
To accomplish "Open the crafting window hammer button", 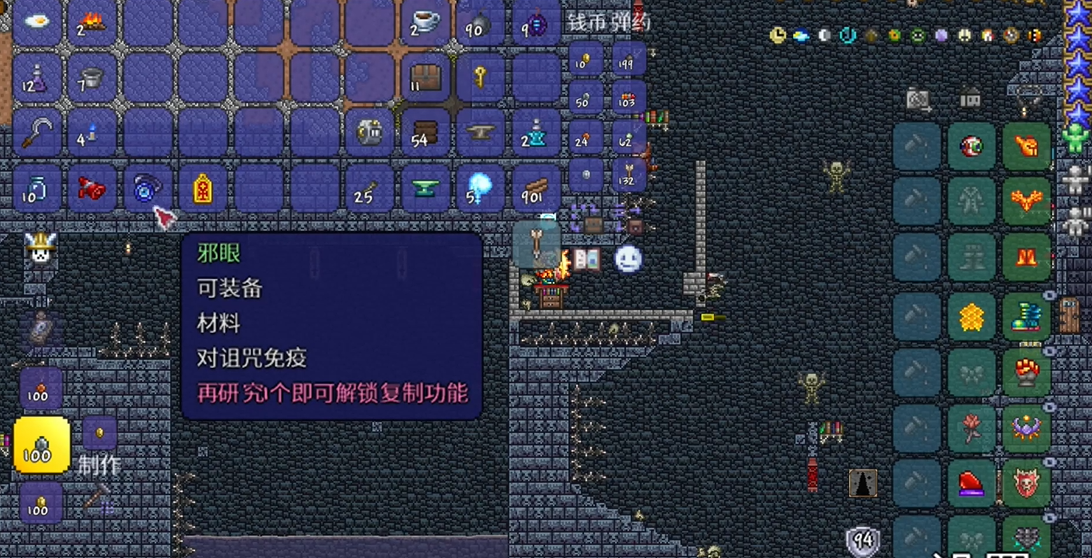I will [97, 497].
